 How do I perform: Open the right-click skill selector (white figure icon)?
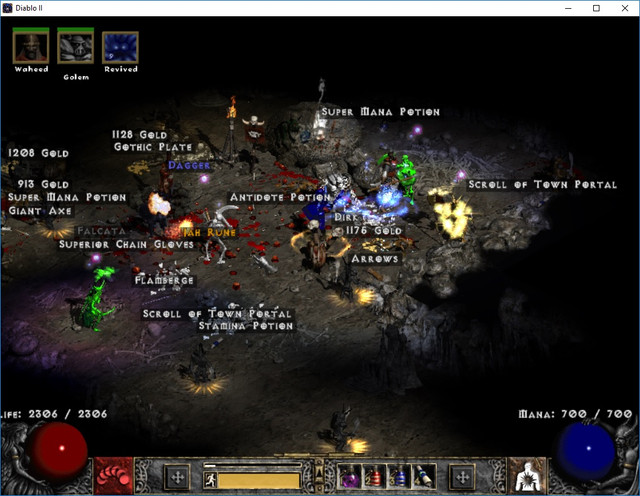click(527, 477)
